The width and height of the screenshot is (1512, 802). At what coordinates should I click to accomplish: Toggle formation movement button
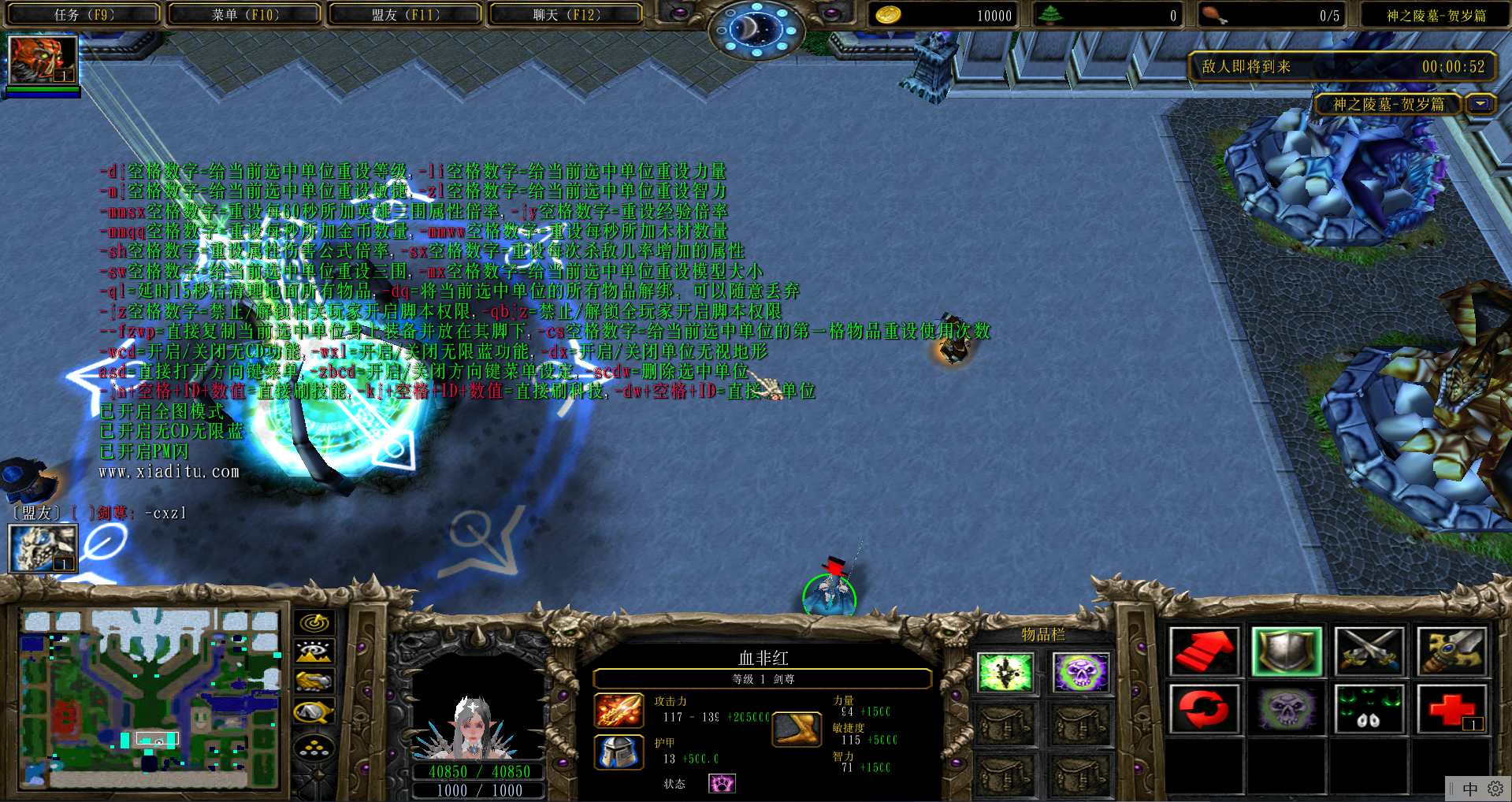(x=314, y=747)
